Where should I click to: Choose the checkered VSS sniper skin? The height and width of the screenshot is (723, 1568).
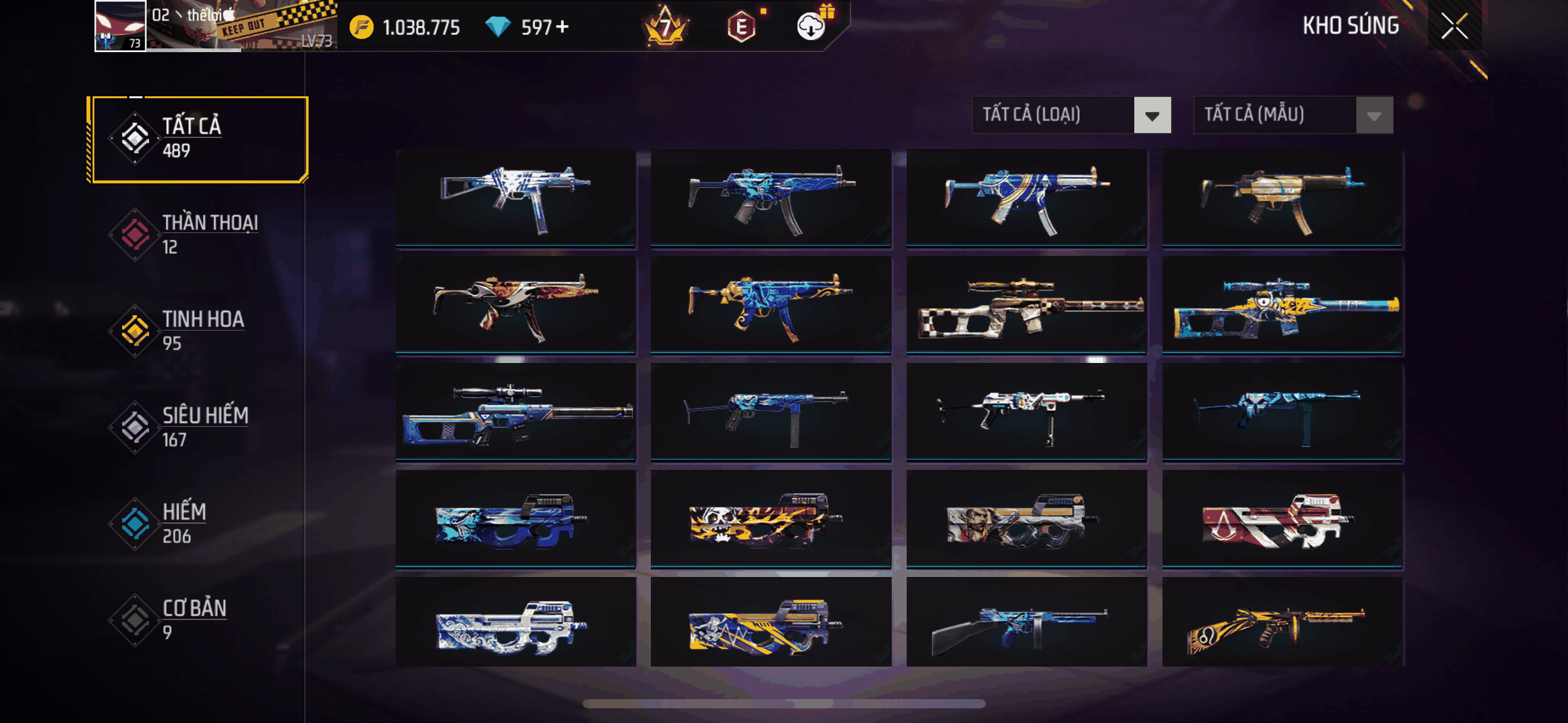1026,305
